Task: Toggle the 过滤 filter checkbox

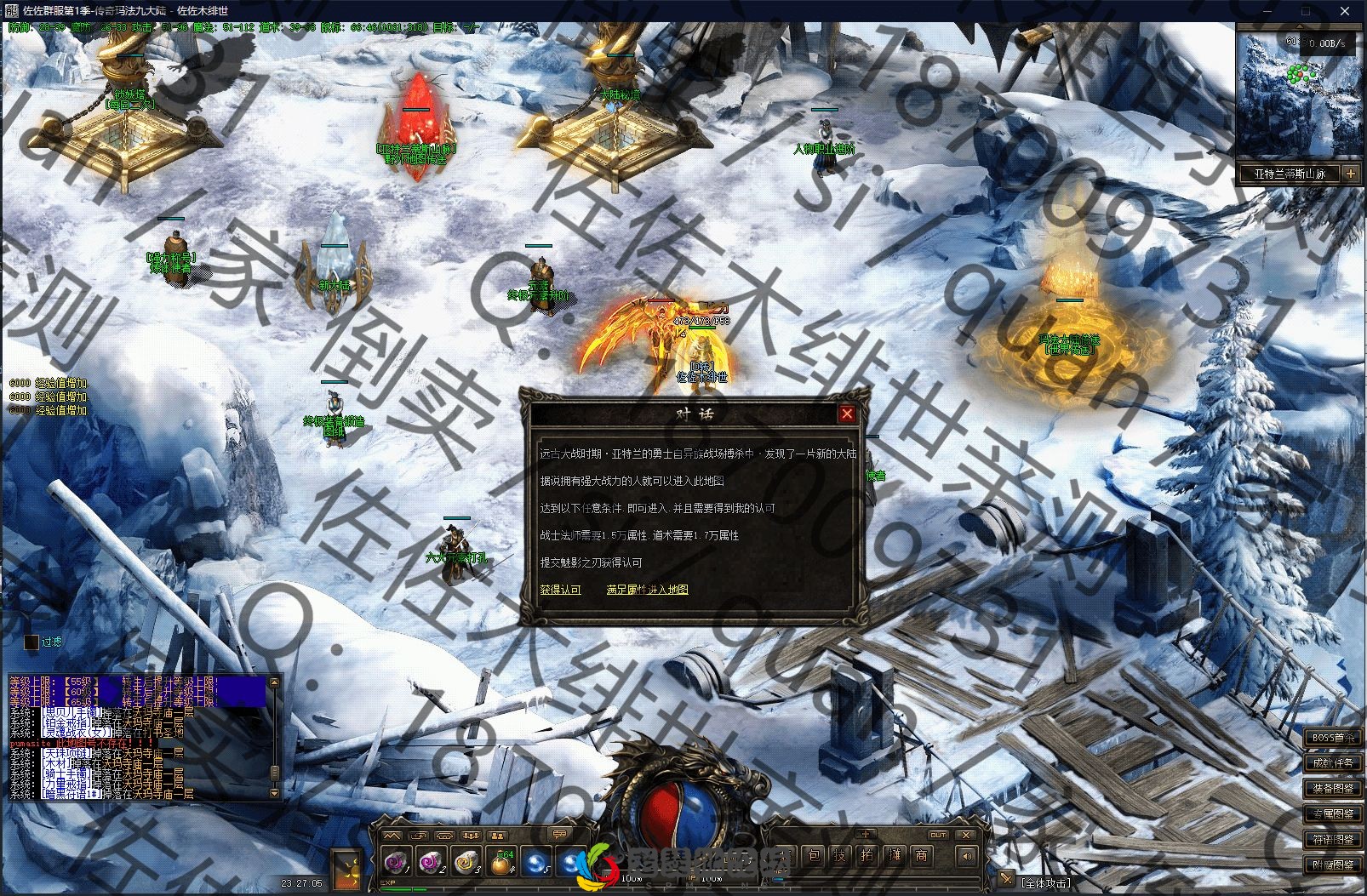Action: [31, 642]
